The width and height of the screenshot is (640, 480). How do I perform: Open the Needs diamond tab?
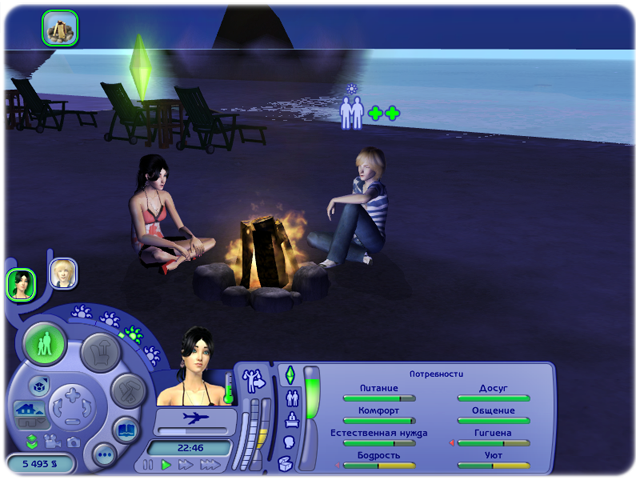(x=289, y=375)
